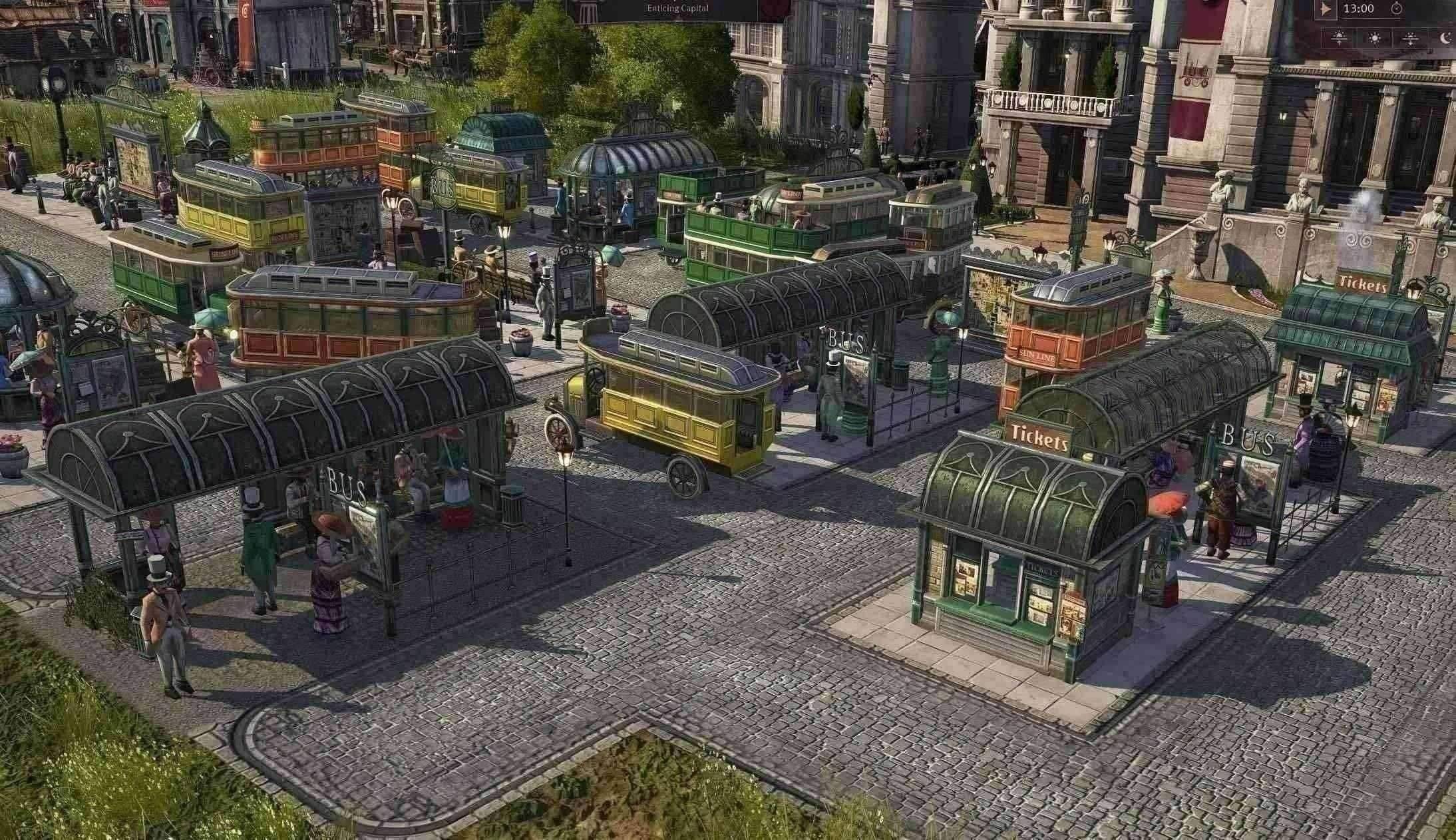The width and height of the screenshot is (1456, 840).
Task: Select the midday sun lighting icon
Action: [1375, 38]
